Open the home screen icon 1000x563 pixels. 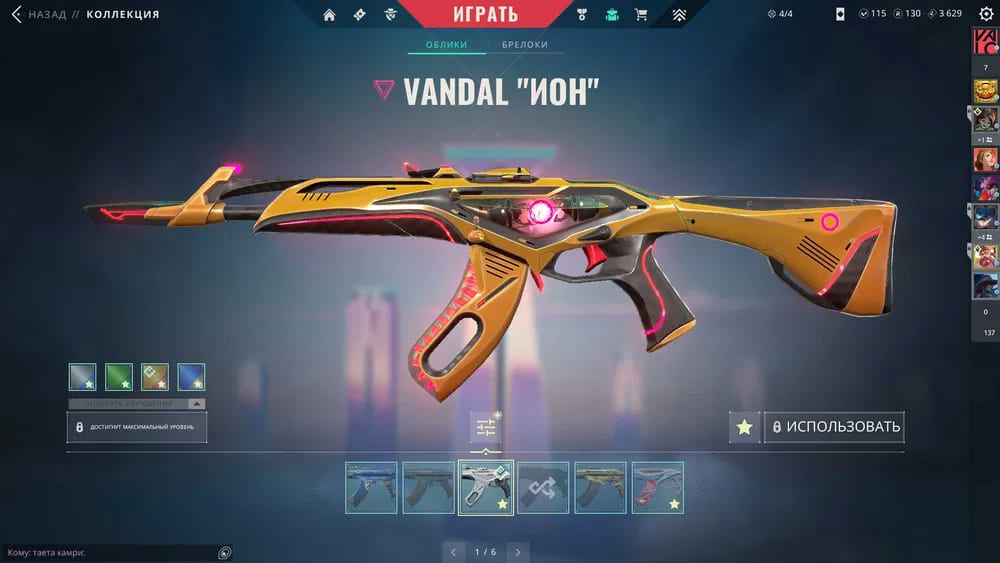(330, 15)
